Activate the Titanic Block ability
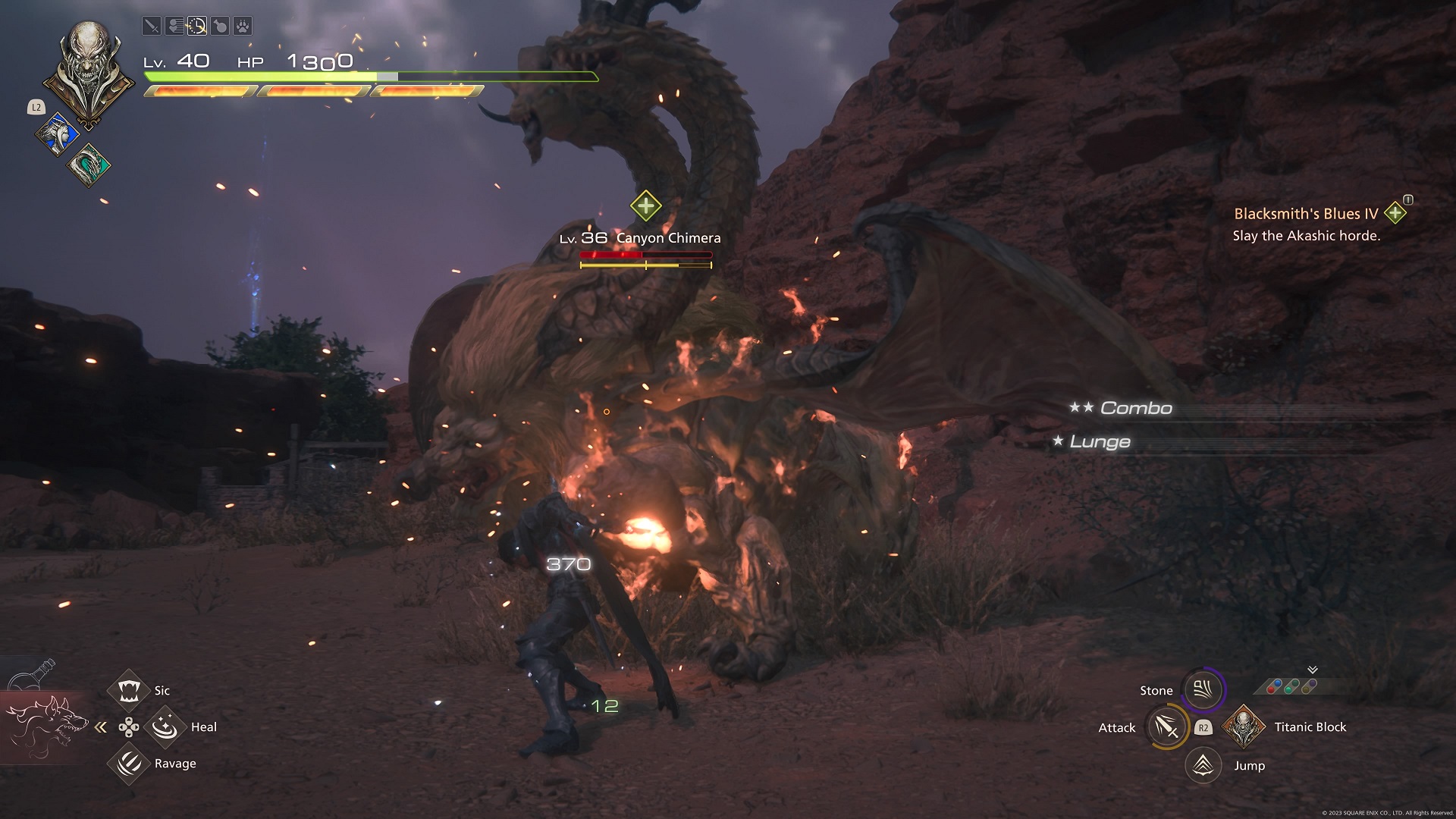The image size is (1456, 819). point(1244,726)
